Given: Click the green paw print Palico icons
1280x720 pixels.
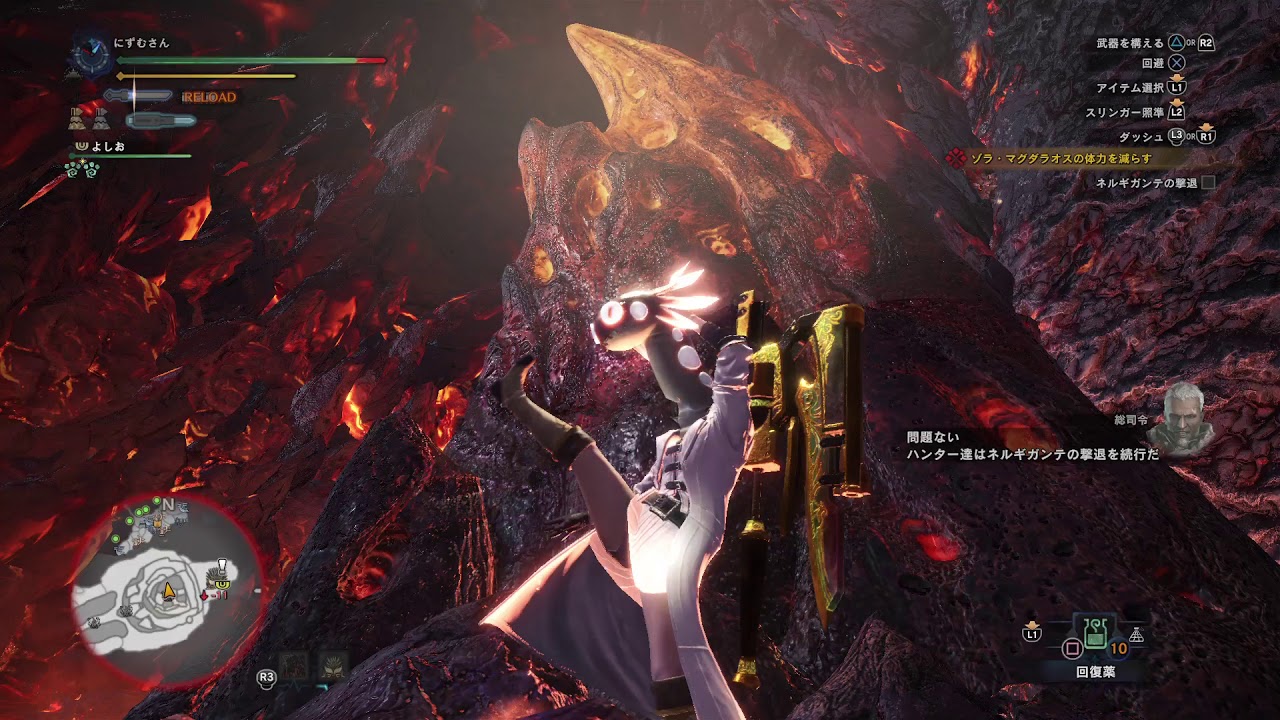Looking at the screenshot, I should pos(82,170).
